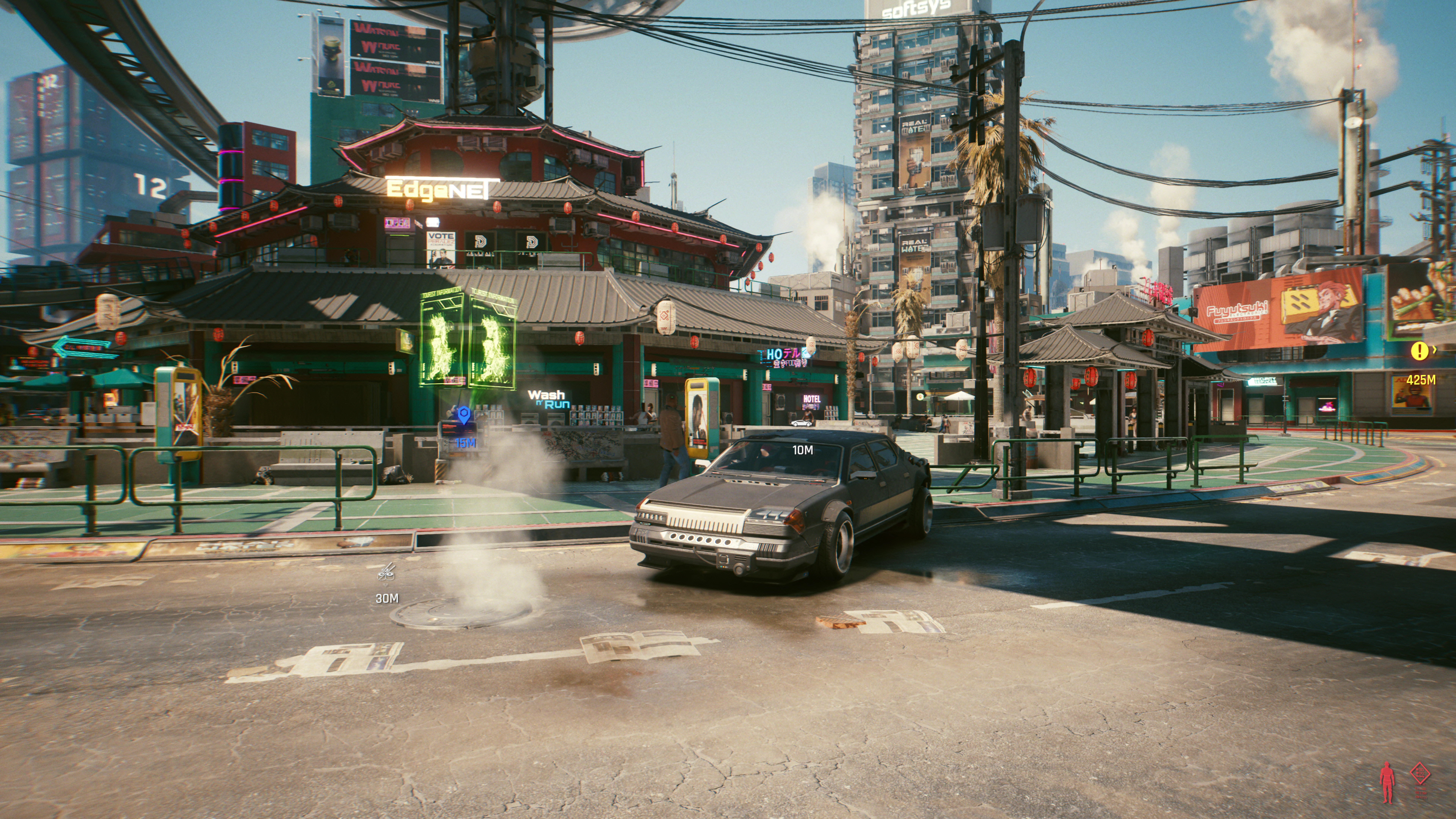Click the yellow exclamation quest marker
Image resolution: width=1456 pixels, height=819 pixels.
tap(1419, 351)
